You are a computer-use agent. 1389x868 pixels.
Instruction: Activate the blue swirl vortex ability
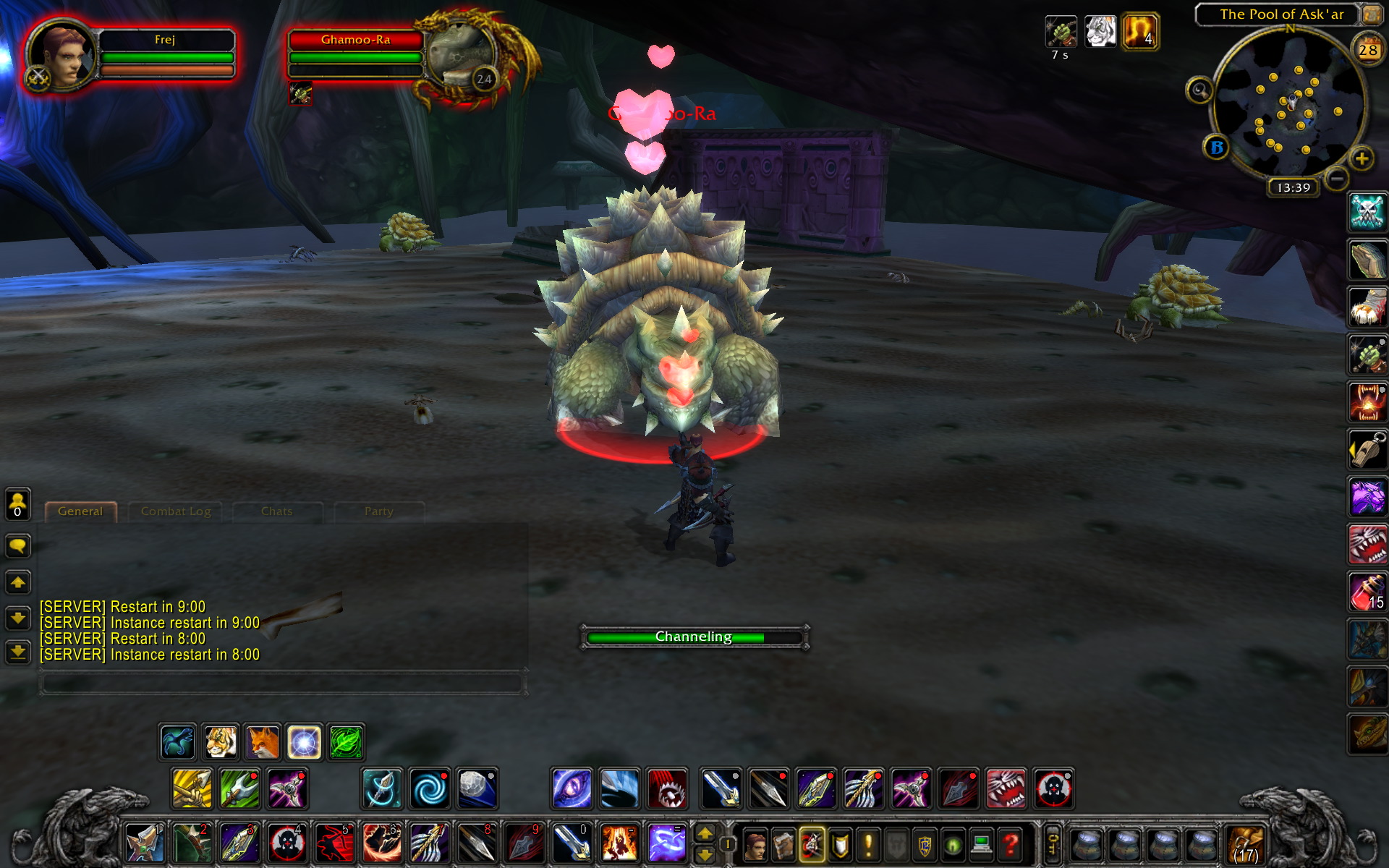point(430,788)
